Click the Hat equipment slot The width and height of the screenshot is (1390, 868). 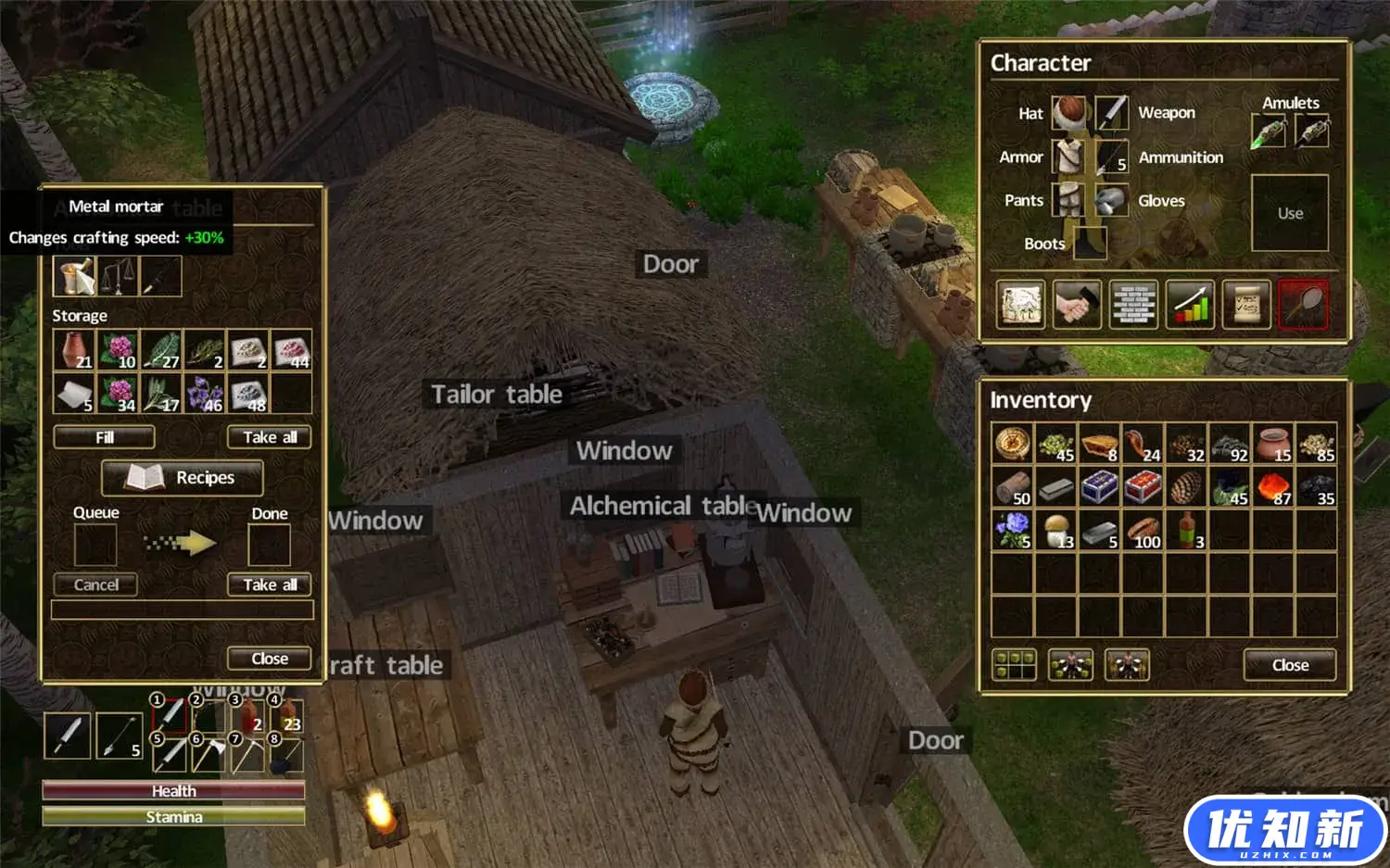click(x=1068, y=113)
